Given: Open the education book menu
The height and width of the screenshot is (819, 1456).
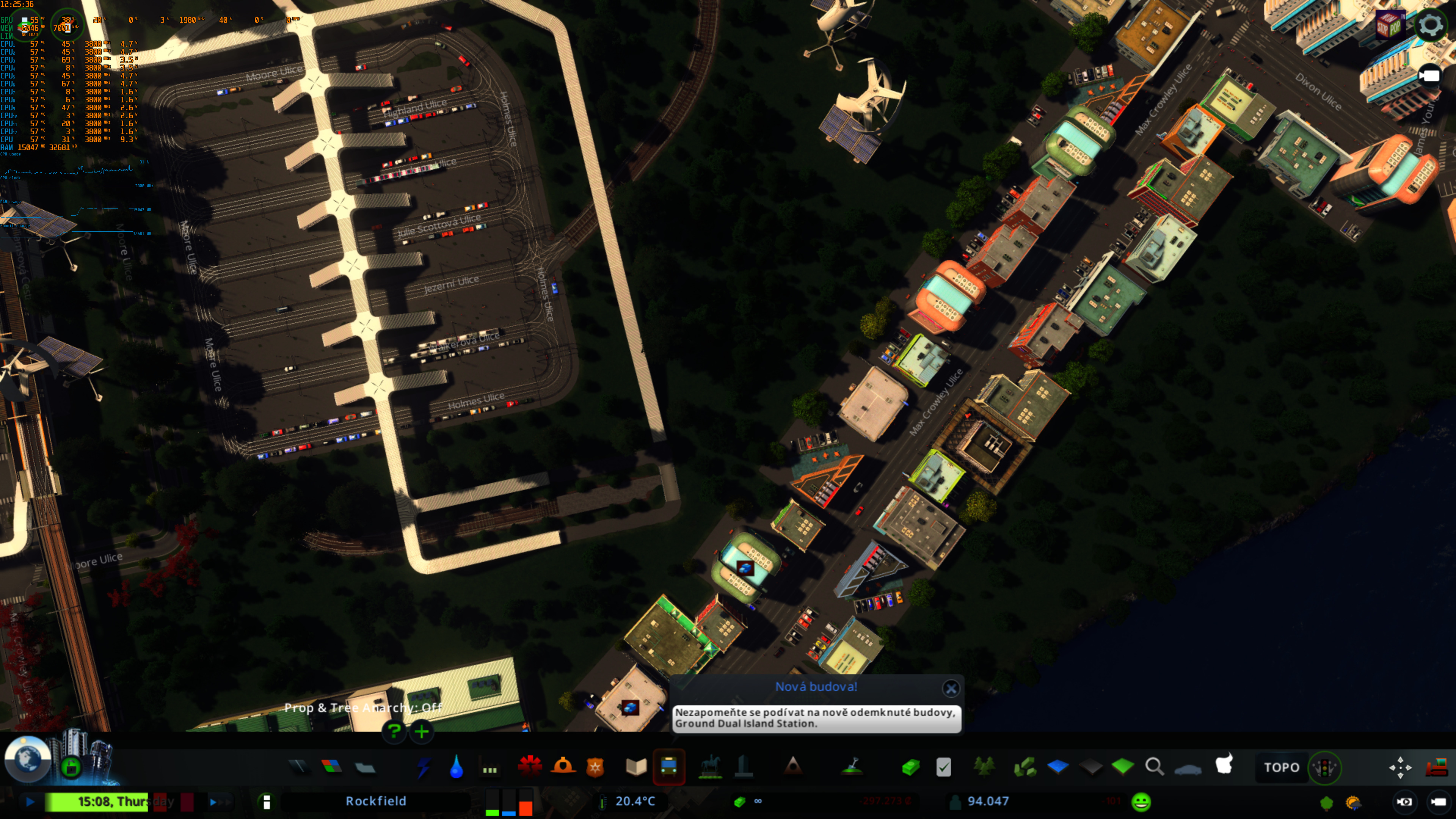Looking at the screenshot, I should click(636, 767).
